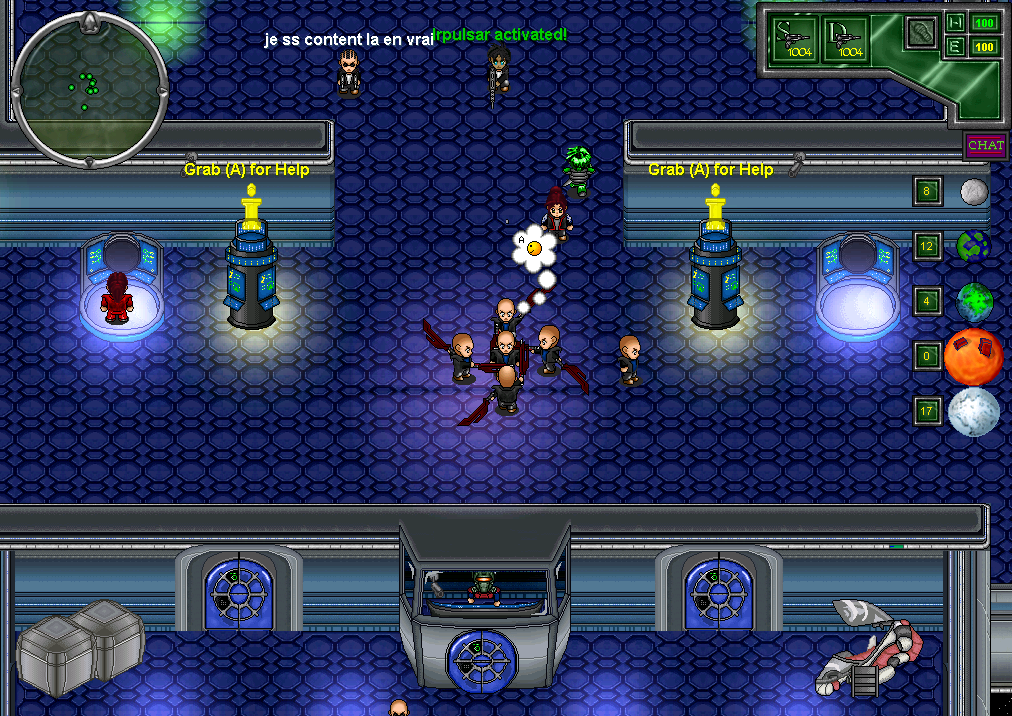Choose the bright green swirled planet icon

[973, 301]
